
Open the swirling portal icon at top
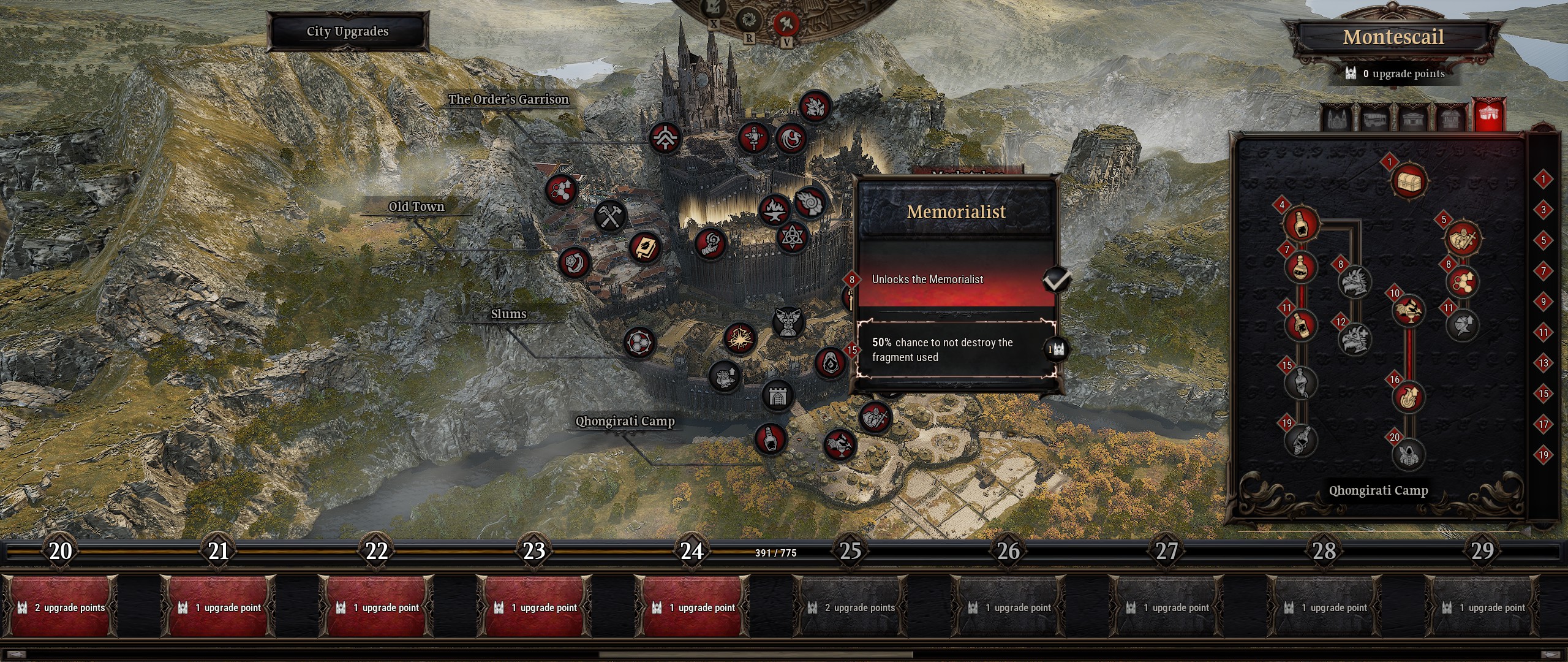click(748, 21)
